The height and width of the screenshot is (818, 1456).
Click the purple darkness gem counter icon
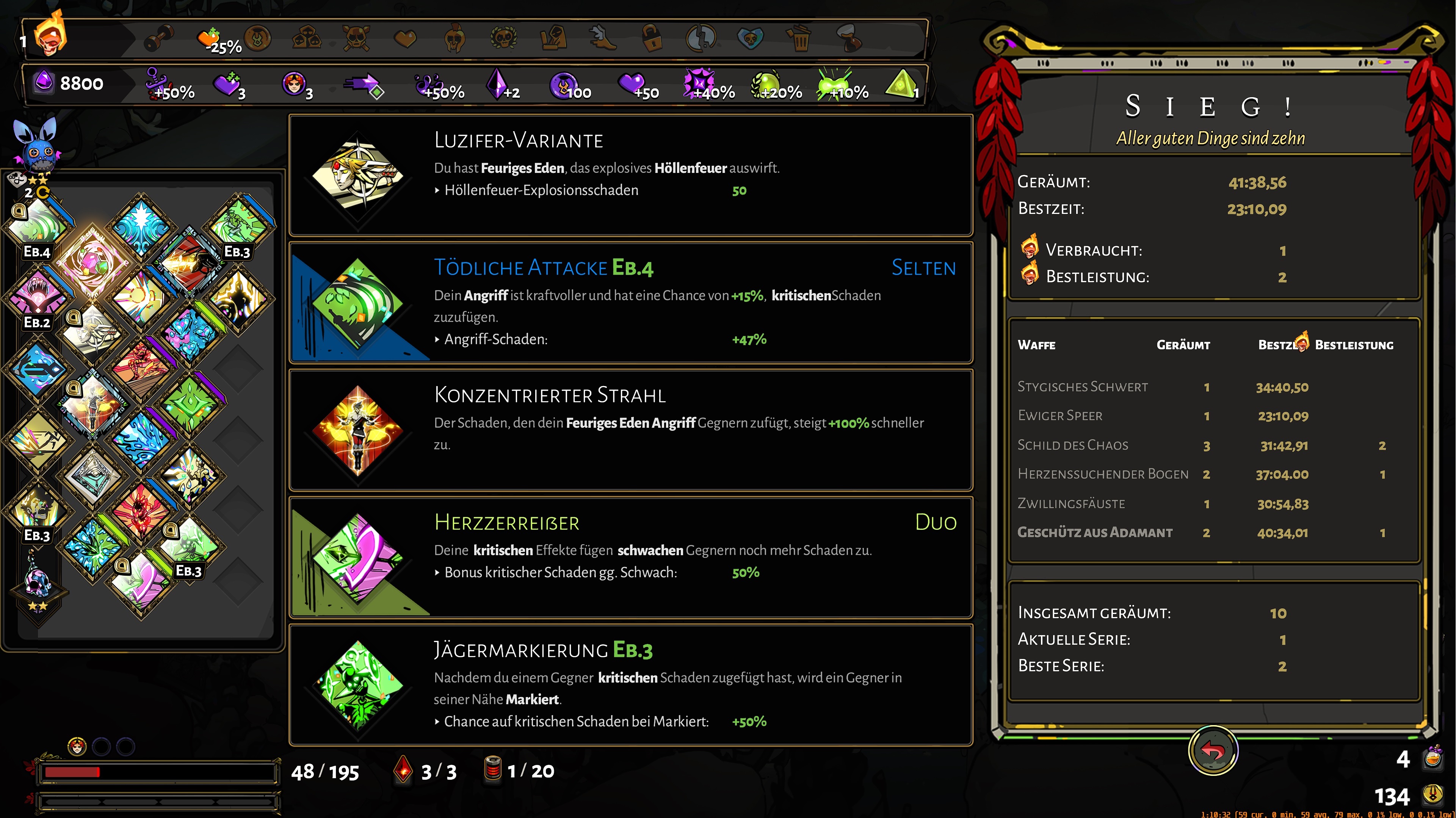point(44,83)
